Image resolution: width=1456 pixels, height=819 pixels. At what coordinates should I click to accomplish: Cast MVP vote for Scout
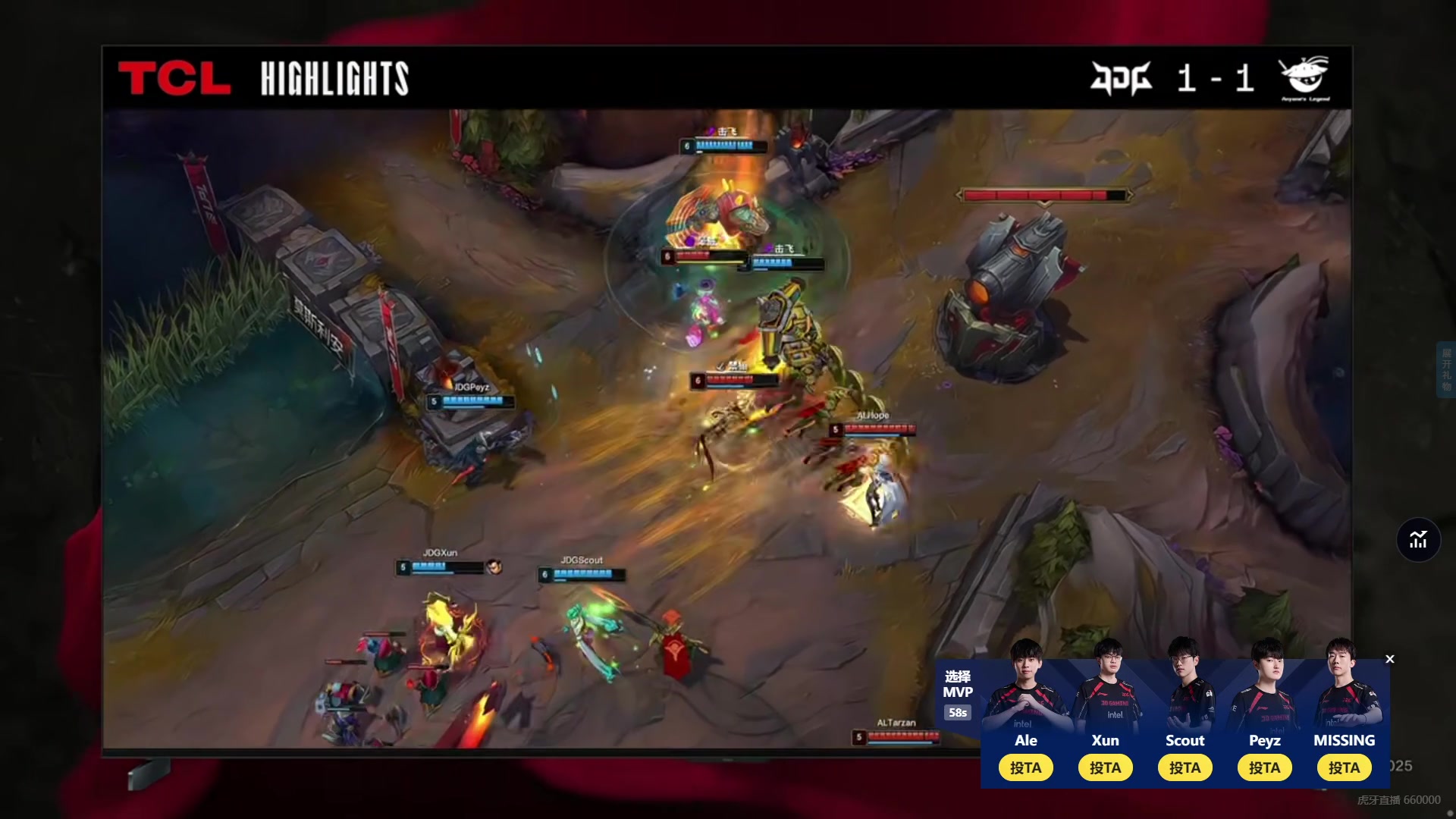coord(1185,767)
